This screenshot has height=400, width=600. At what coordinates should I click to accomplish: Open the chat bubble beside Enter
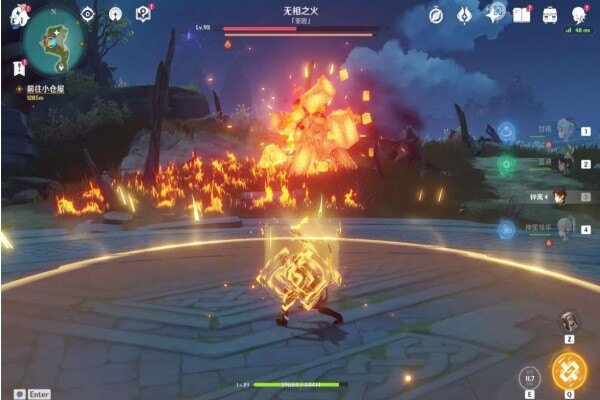point(17,393)
